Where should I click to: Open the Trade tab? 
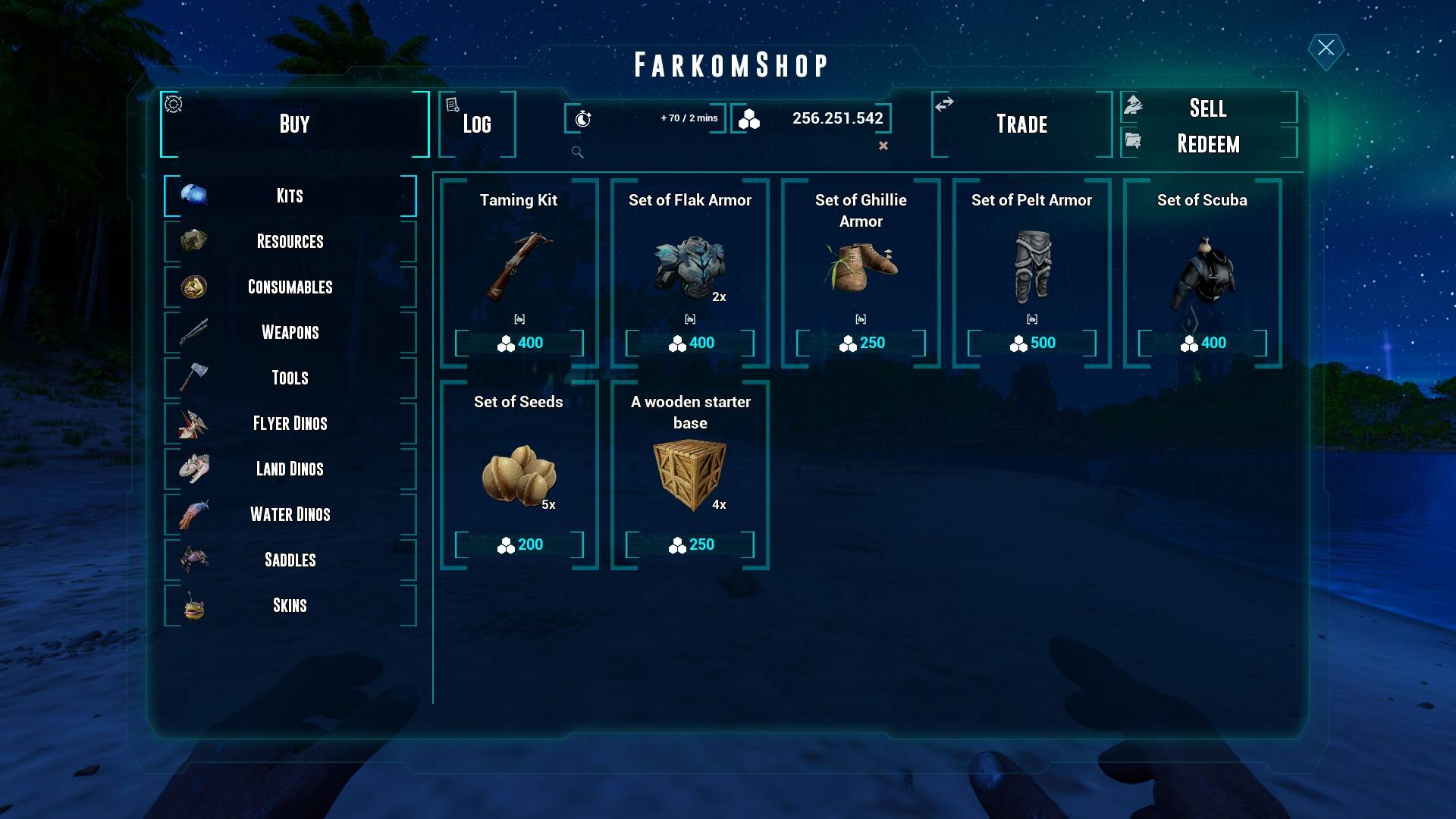[x=1021, y=124]
